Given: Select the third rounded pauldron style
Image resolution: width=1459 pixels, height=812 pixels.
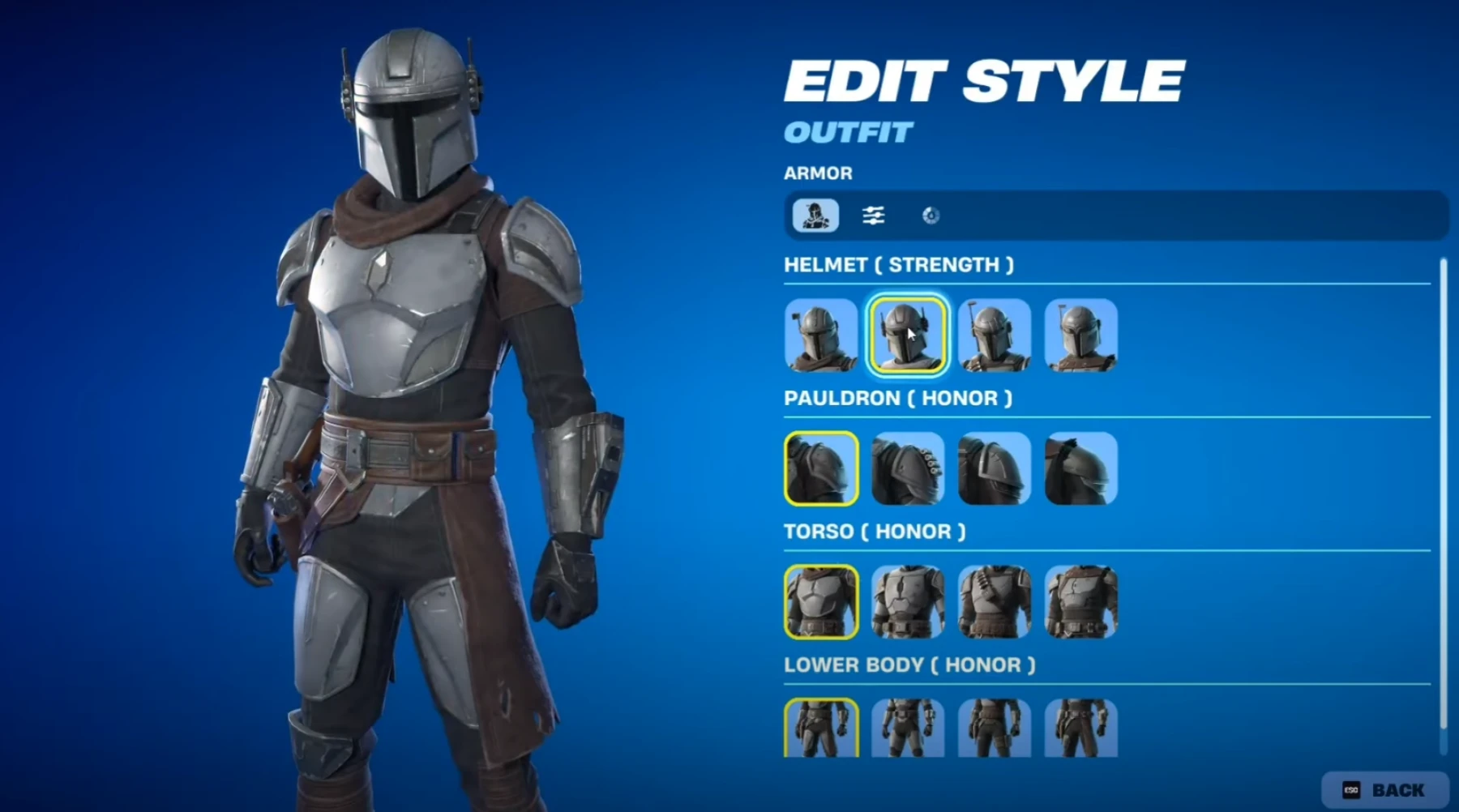Looking at the screenshot, I should (x=994, y=469).
